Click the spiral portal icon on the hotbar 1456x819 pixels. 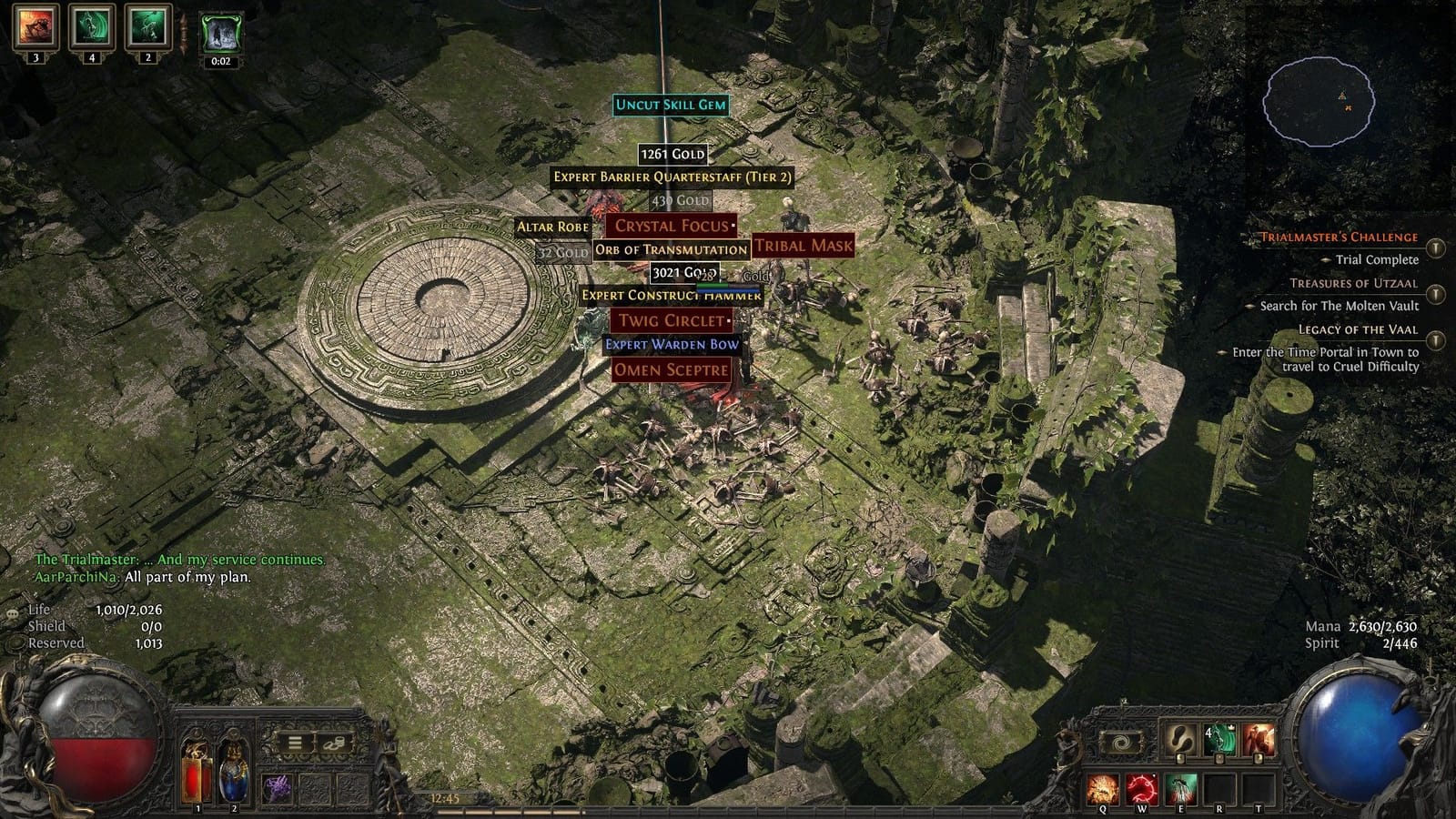[1121, 741]
